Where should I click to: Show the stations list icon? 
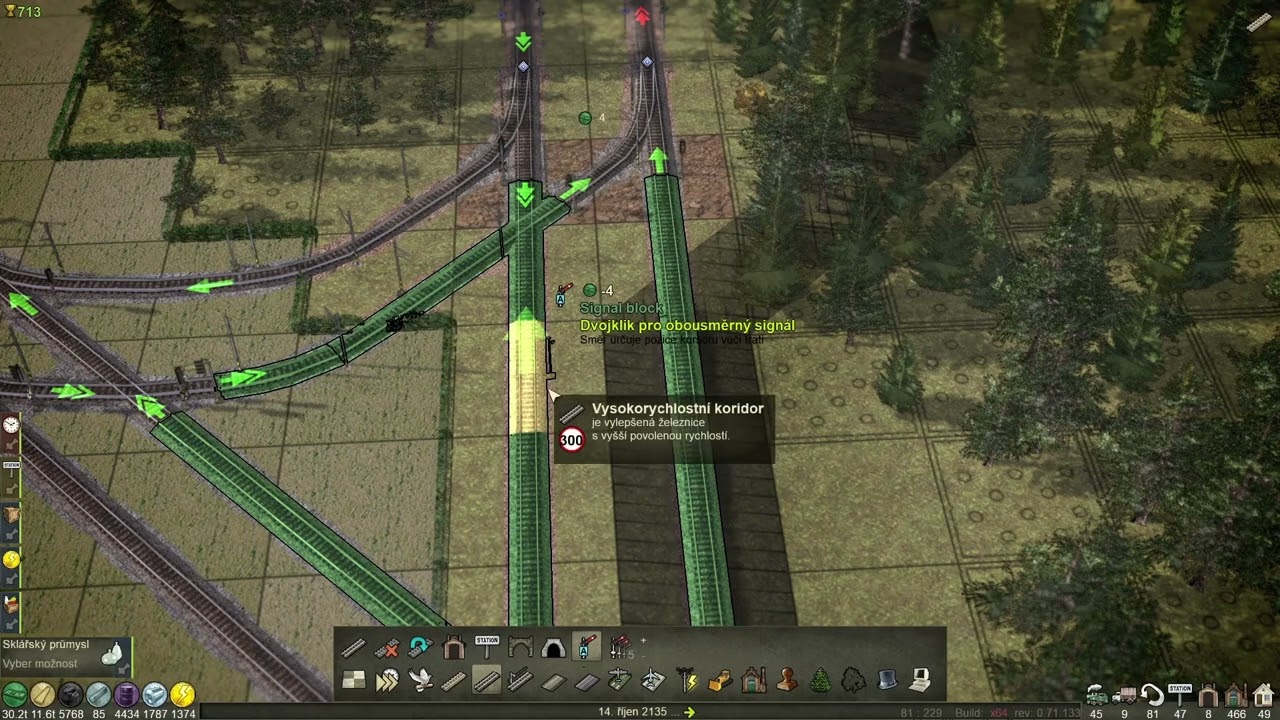point(1180,695)
